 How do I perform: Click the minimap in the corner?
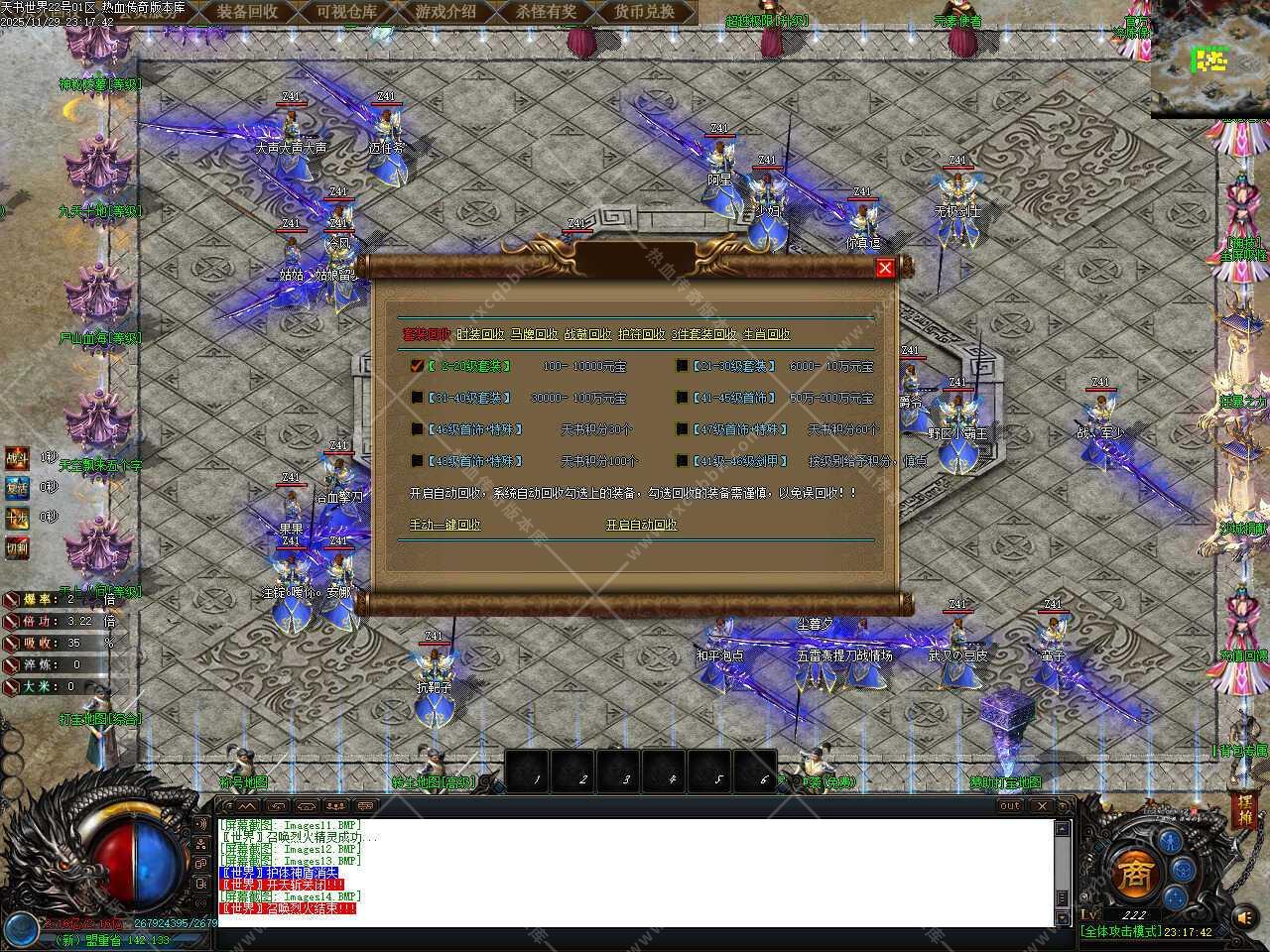[1209, 63]
